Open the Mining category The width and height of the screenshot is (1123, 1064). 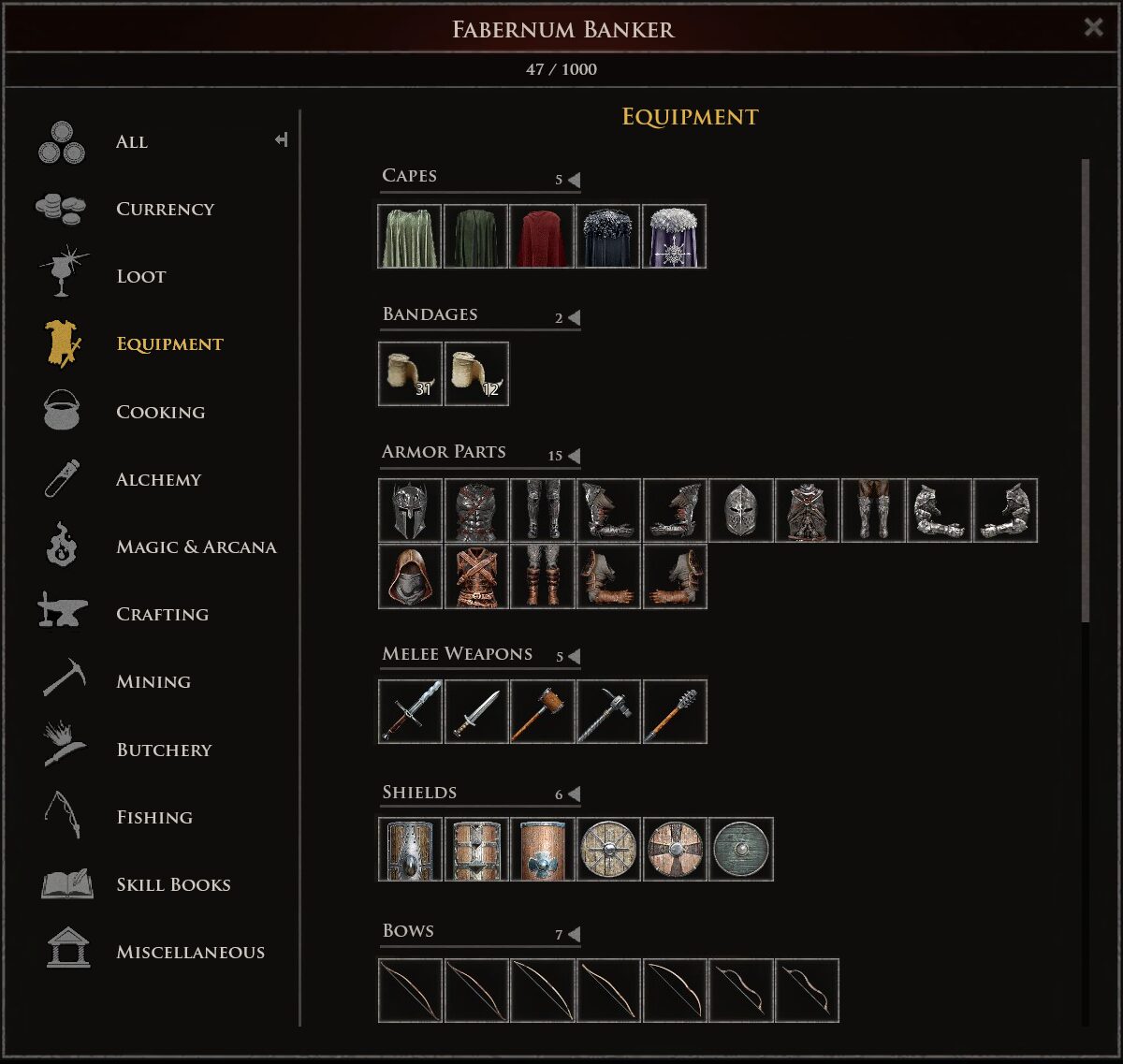153,682
